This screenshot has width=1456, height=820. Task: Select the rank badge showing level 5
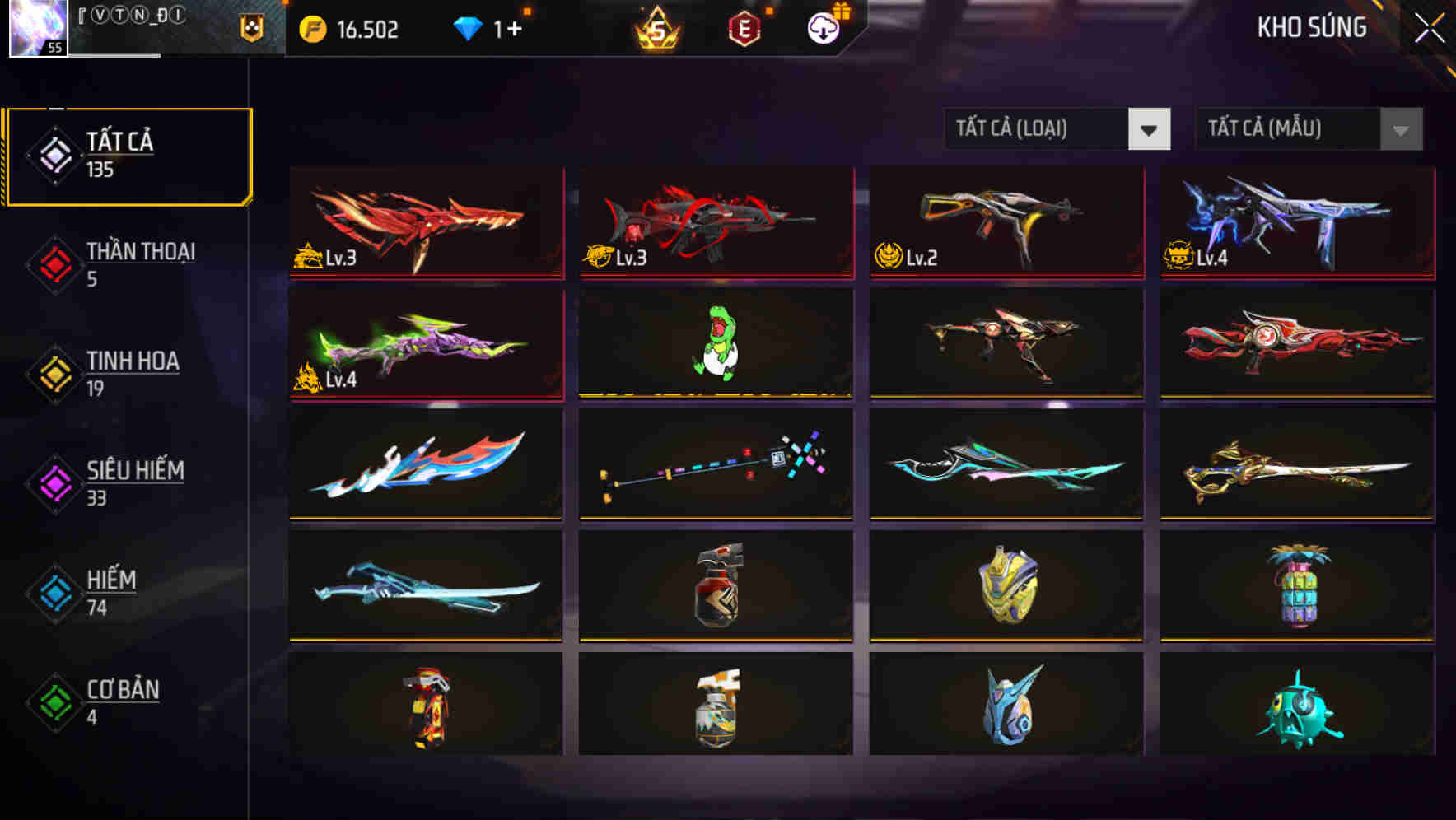[x=655, y=29]
